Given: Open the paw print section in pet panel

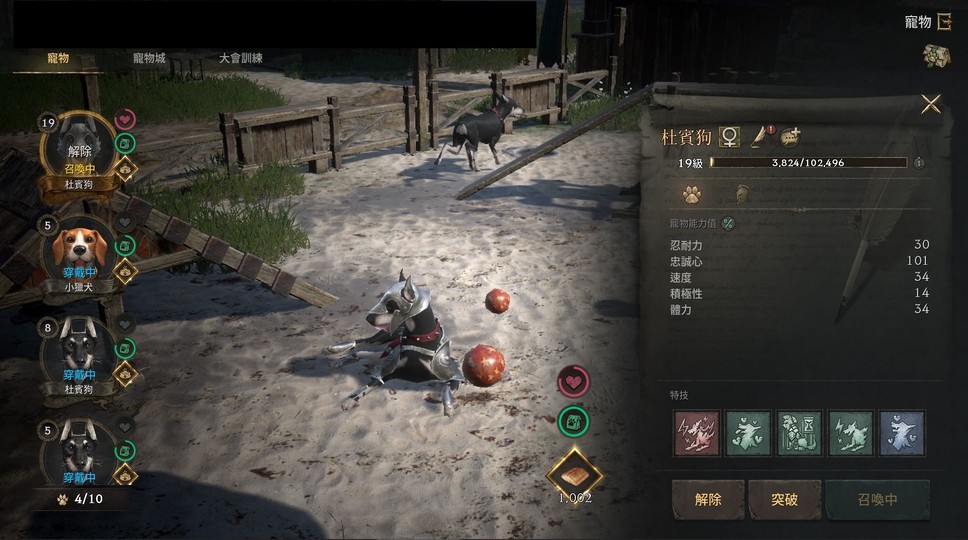Looking at the screenshot, I should pyautogui.click(x=692, y=194).
